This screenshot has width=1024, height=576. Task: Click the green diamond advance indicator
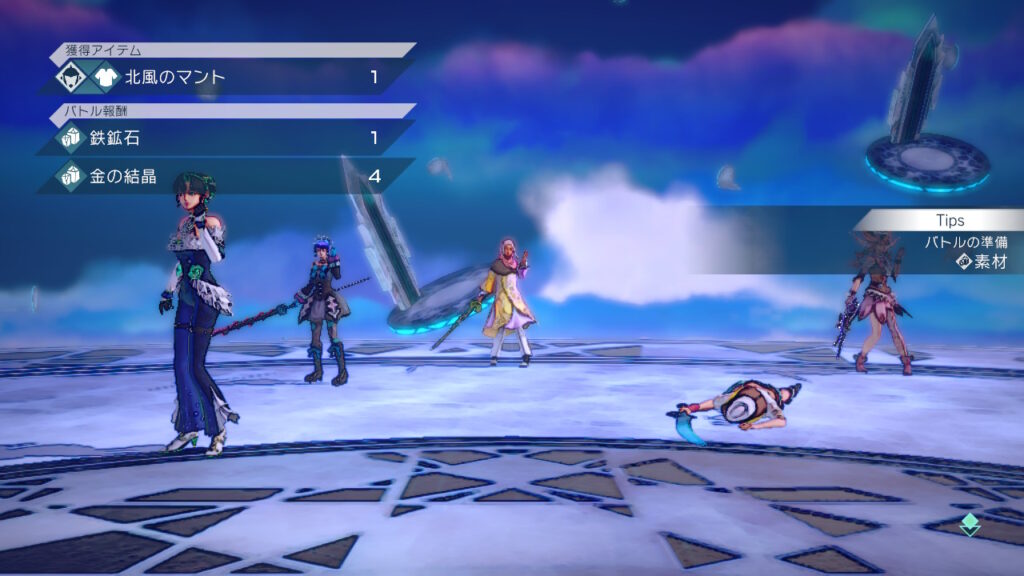969,524
